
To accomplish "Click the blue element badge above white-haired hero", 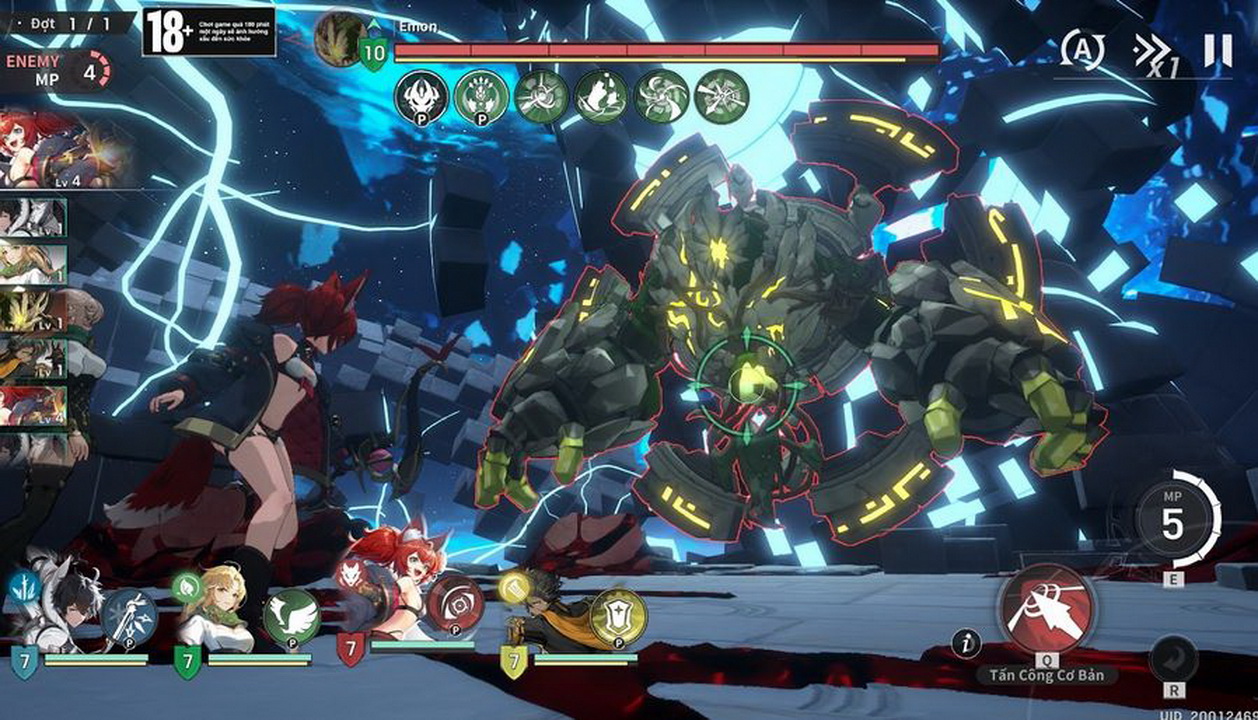I will click(22, 588).
